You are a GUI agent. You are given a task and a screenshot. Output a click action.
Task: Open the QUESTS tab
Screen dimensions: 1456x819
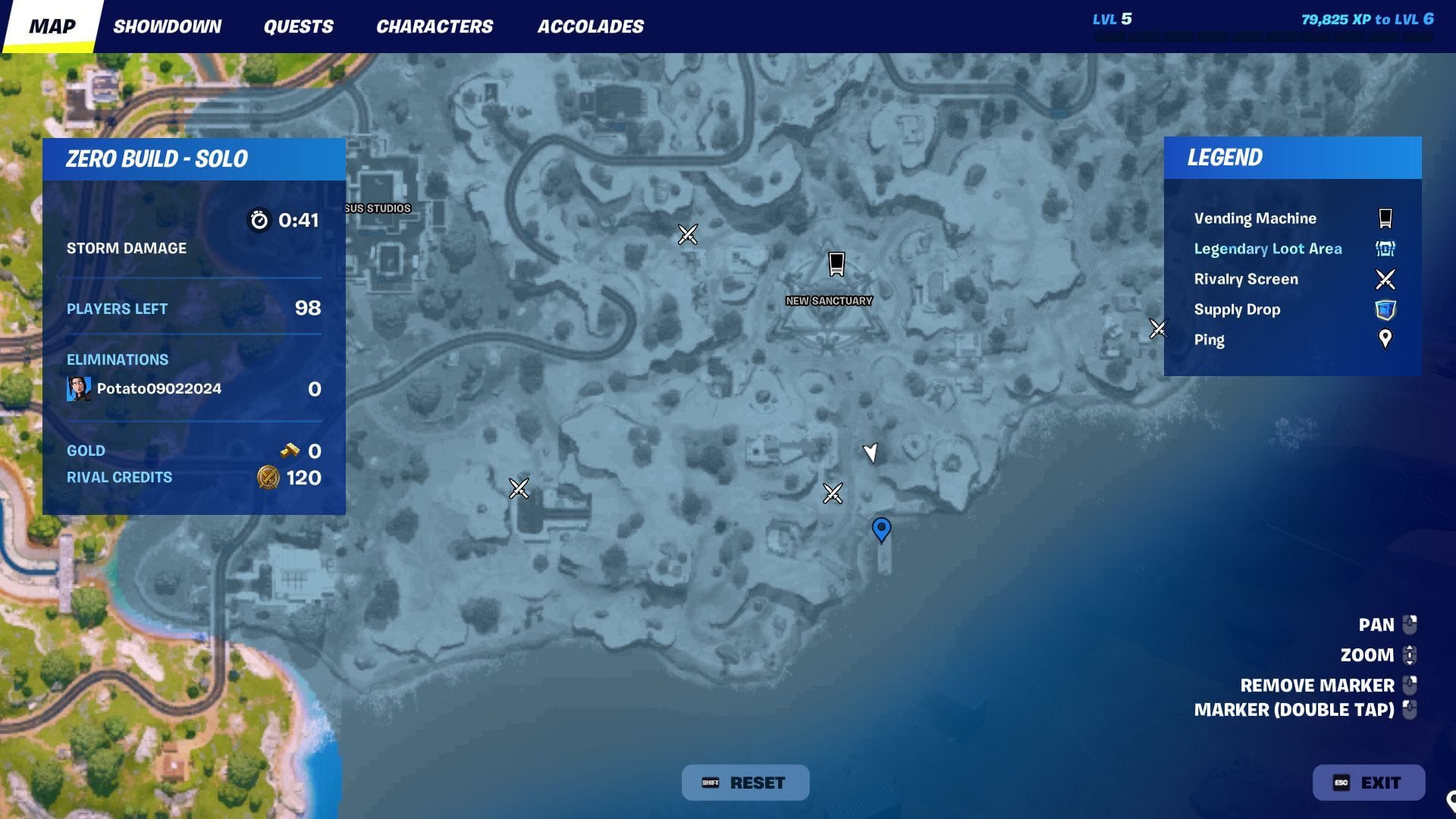(298, 26)
